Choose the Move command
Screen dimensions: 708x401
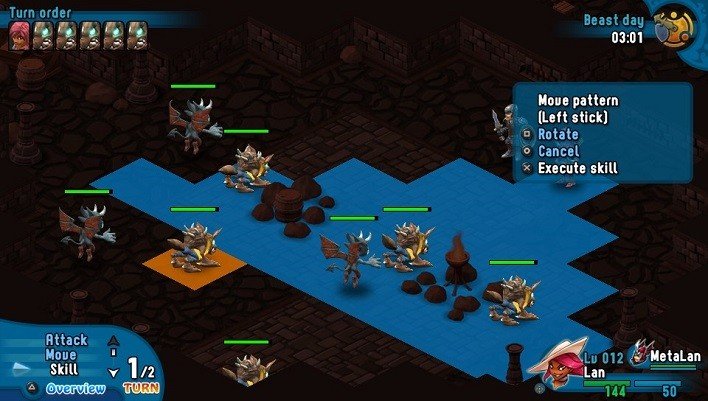[x=60, y=355]
